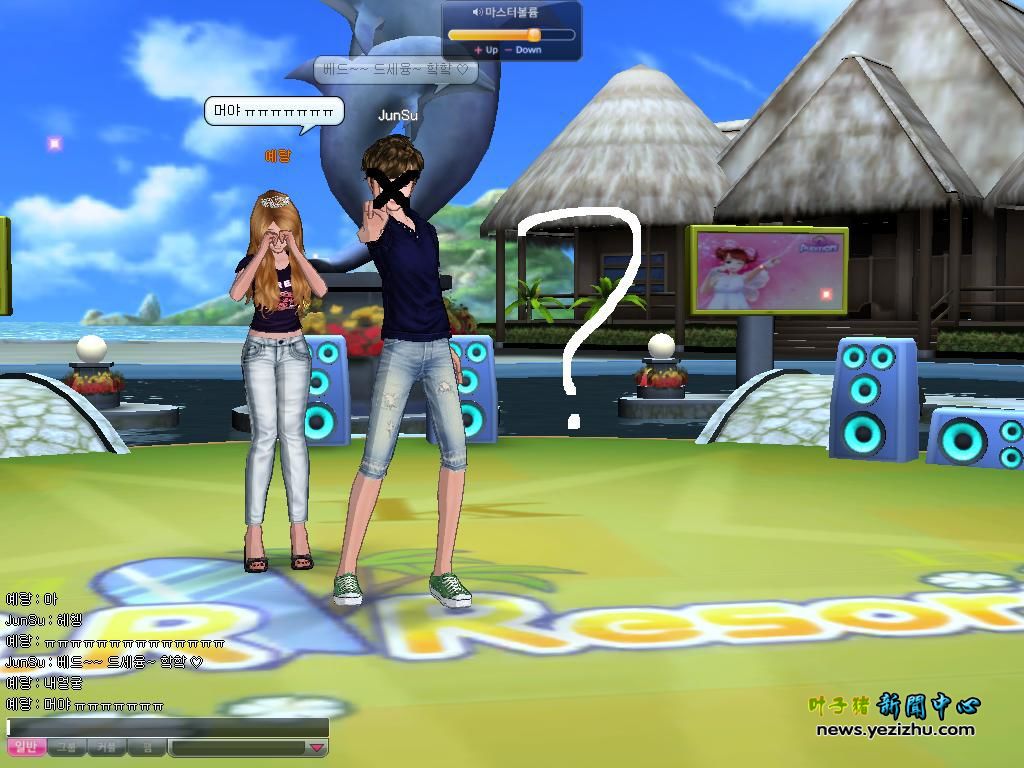Select the 그룹 chat tab
1024x768 pixels.
(x=66, y=747)
